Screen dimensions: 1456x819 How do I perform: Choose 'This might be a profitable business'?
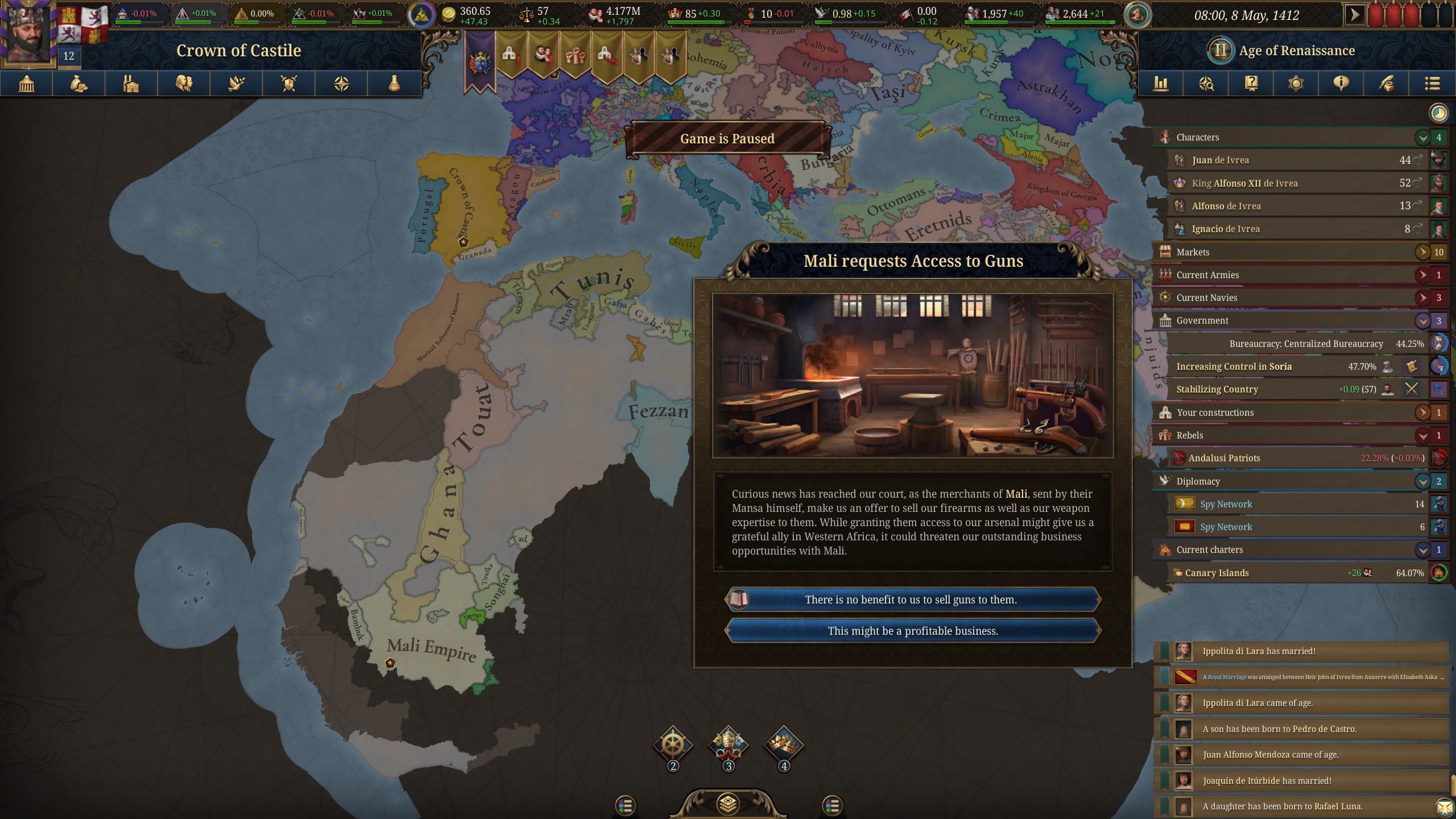tap(912, 630)
